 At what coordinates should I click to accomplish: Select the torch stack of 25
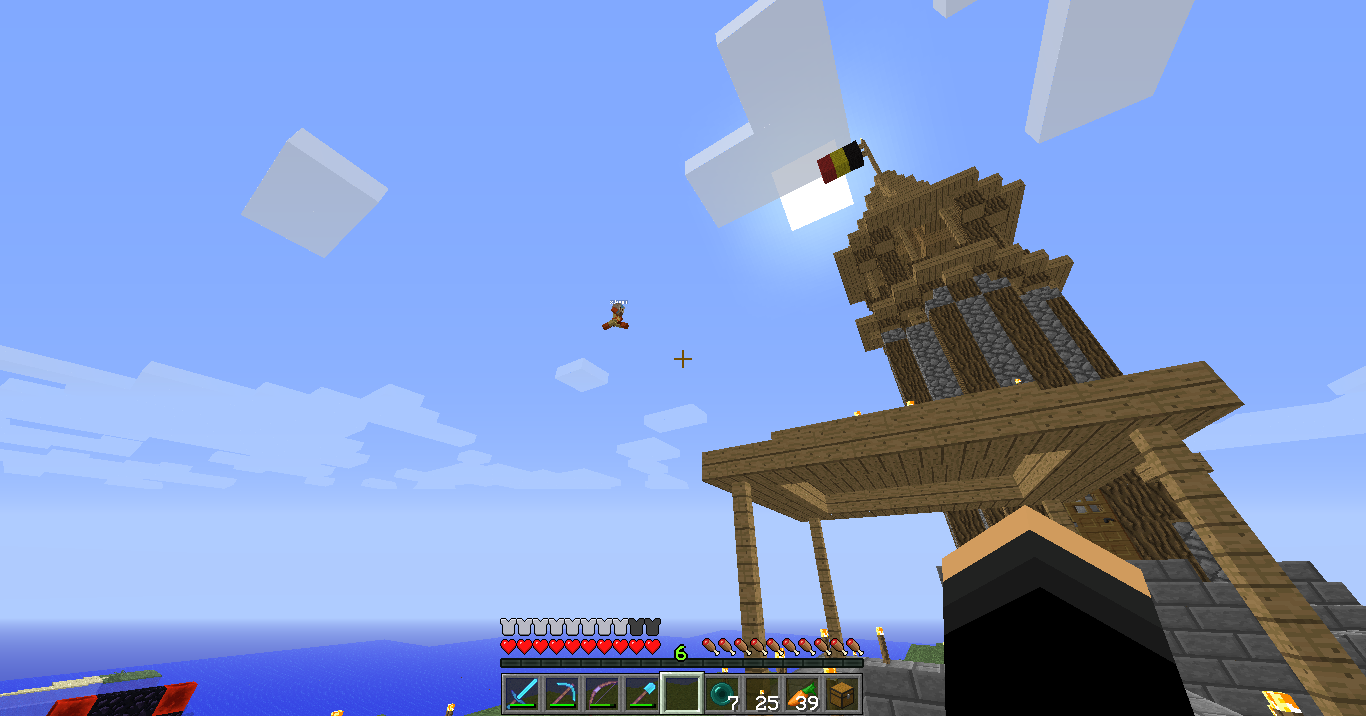[762, 693]
